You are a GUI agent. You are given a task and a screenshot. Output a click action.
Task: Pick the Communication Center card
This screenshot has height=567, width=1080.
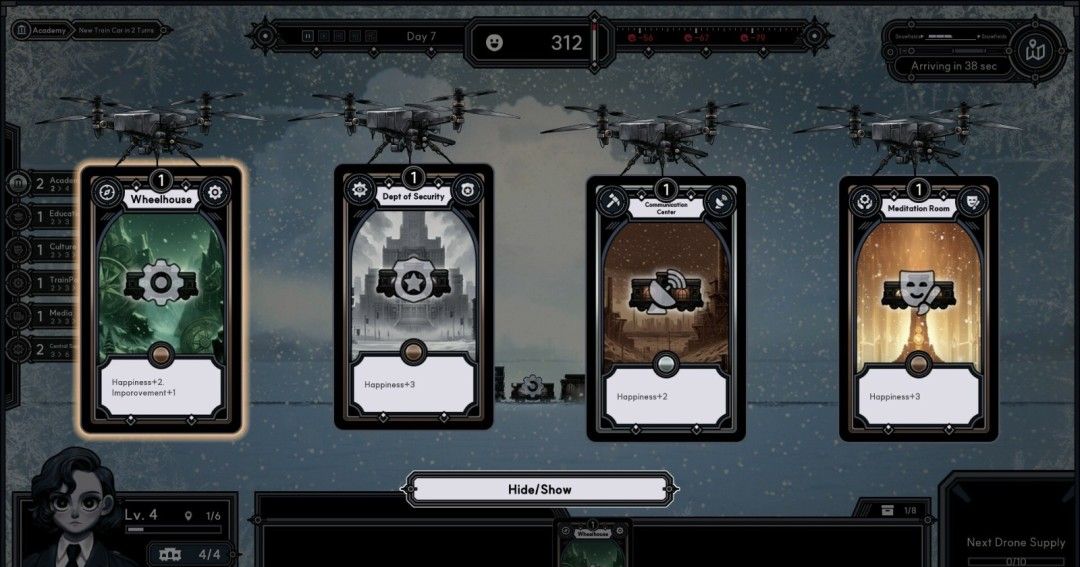666,308
